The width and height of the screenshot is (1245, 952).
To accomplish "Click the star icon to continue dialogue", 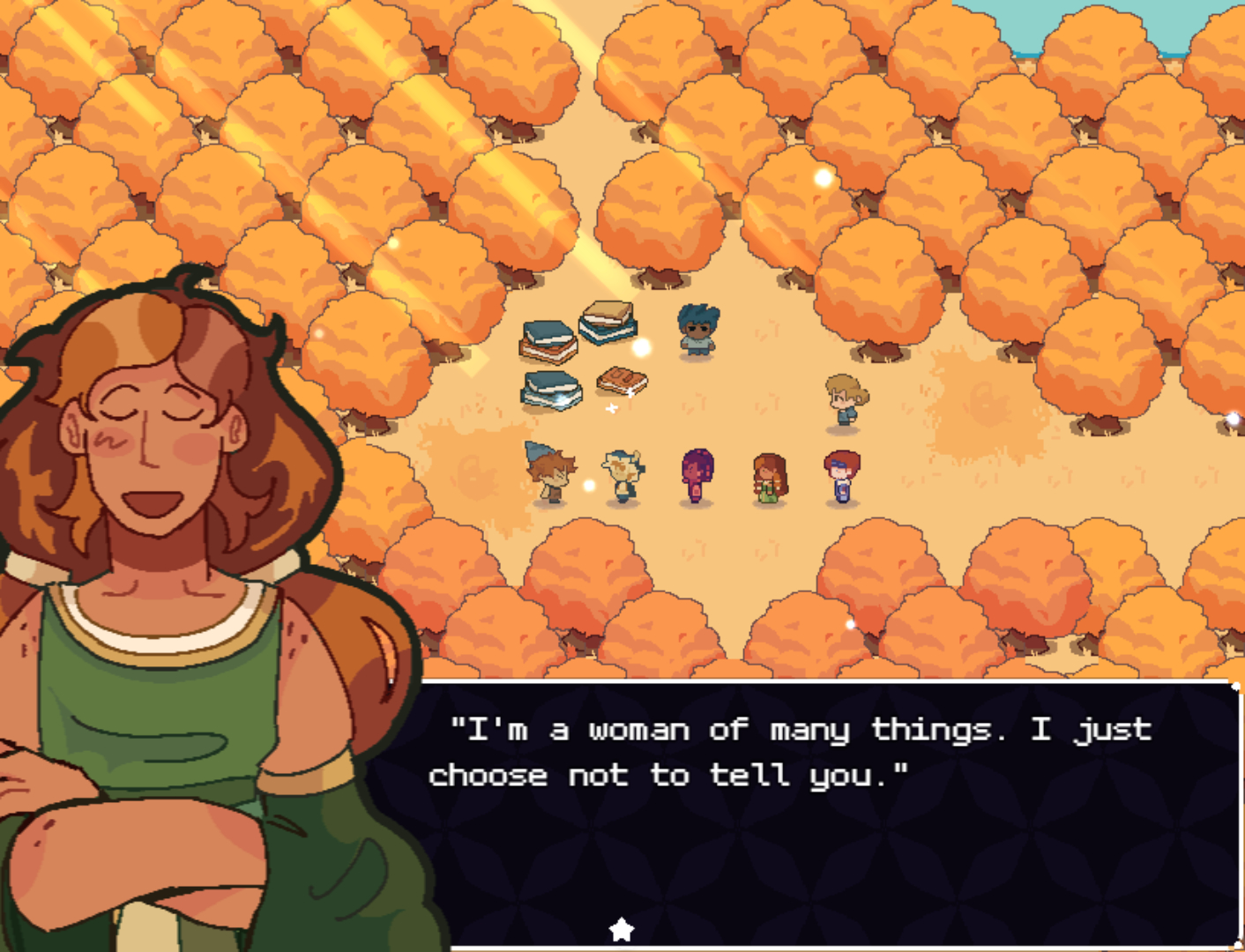I will (622, 929).
